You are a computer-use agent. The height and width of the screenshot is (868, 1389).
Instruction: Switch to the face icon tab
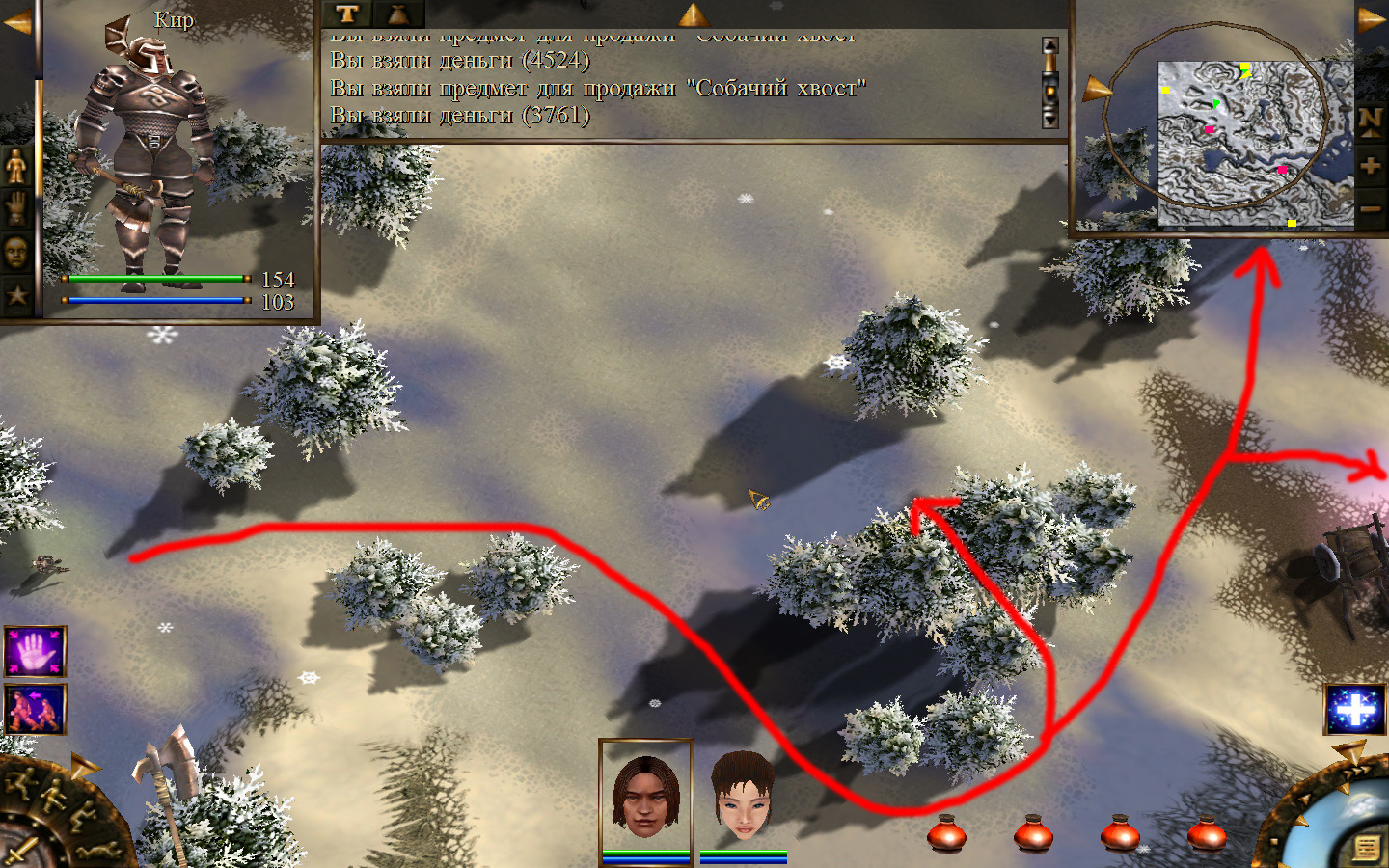(16, 253)
